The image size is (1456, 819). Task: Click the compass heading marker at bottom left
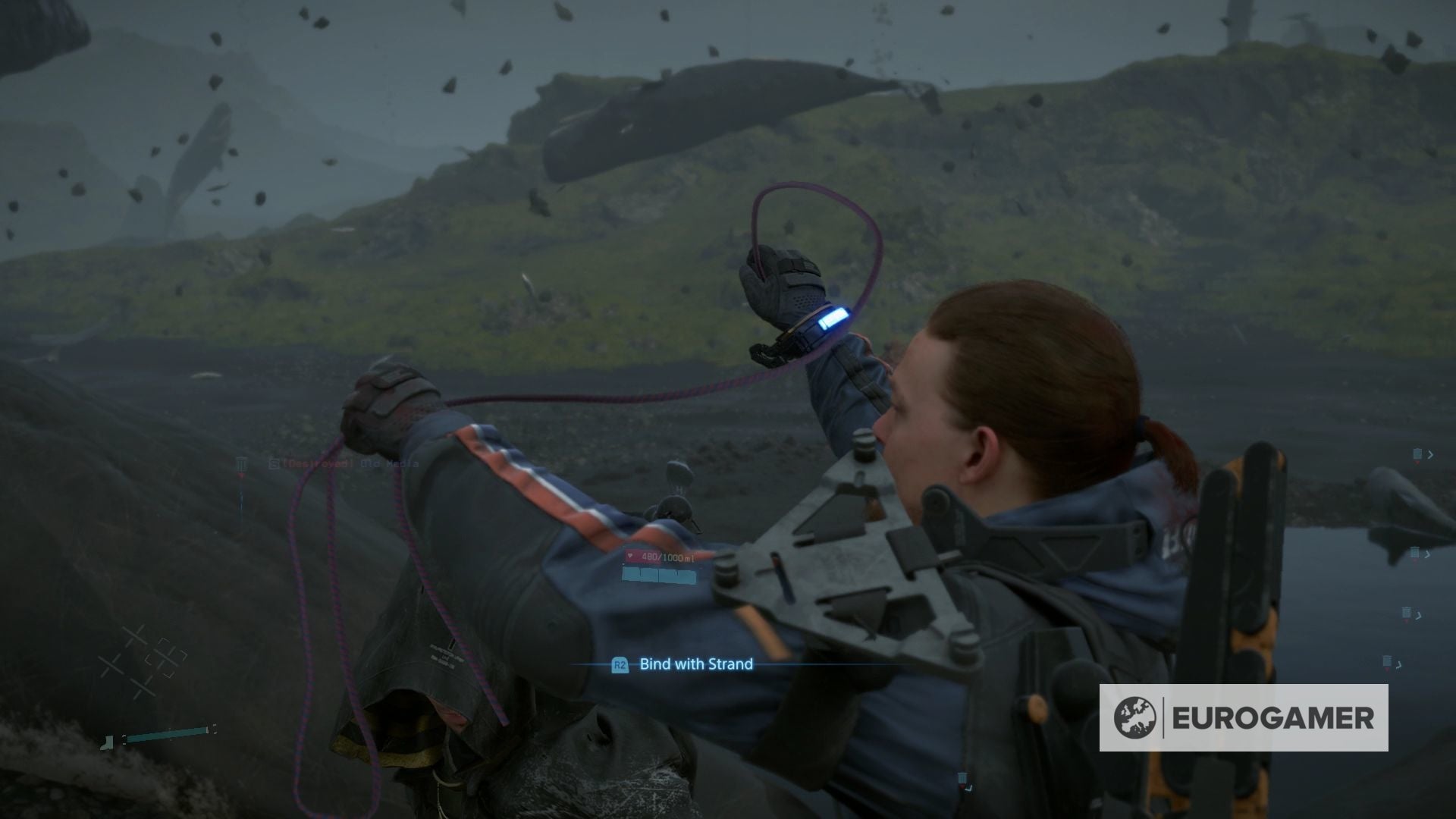(107, 742)
